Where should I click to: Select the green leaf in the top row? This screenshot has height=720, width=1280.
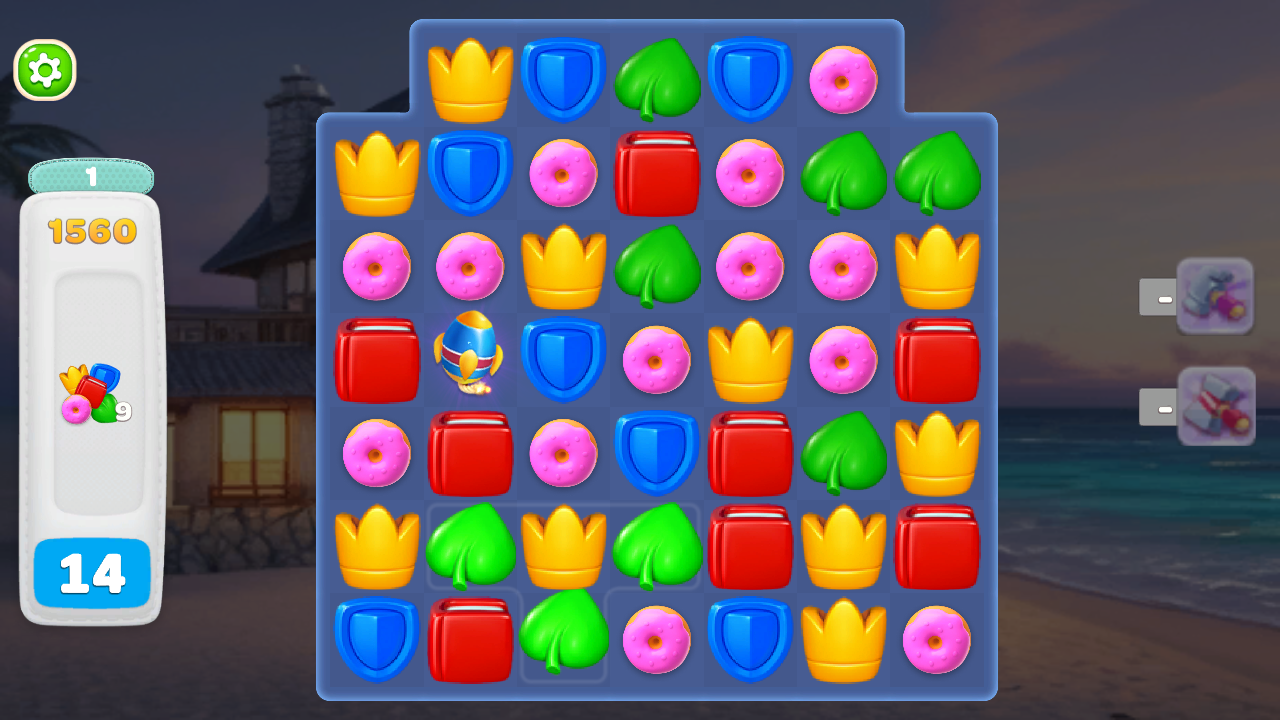657,78
